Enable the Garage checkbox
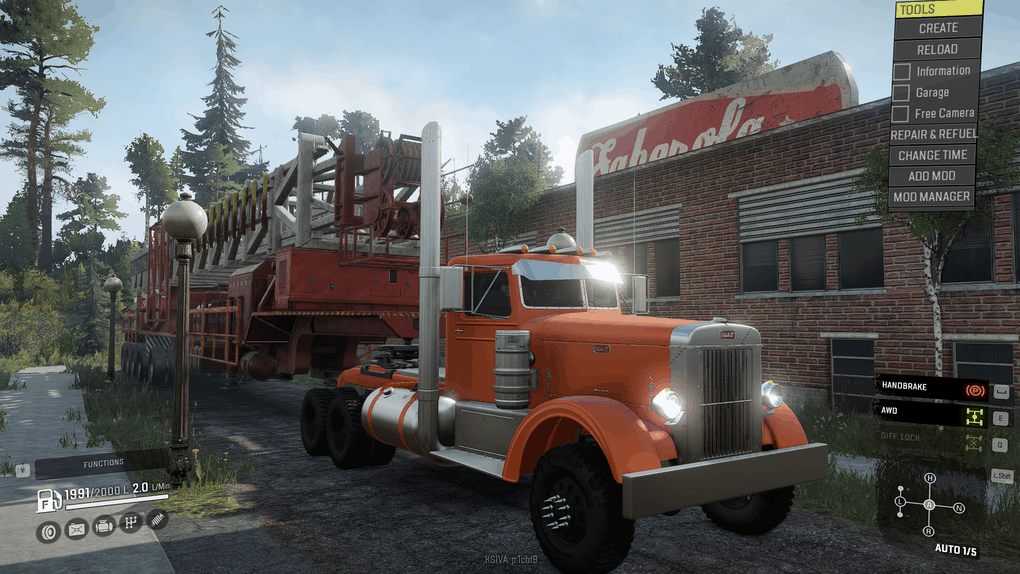1020x574 pixels. coord(901,92)
